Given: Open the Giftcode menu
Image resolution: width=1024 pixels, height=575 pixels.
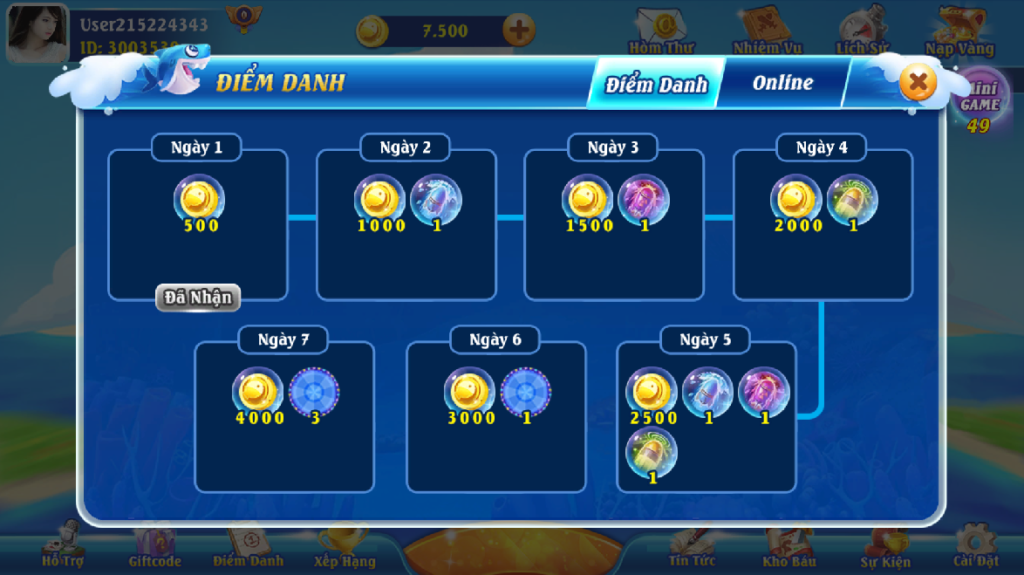Looking at the screenshot, I should point(153,548).
